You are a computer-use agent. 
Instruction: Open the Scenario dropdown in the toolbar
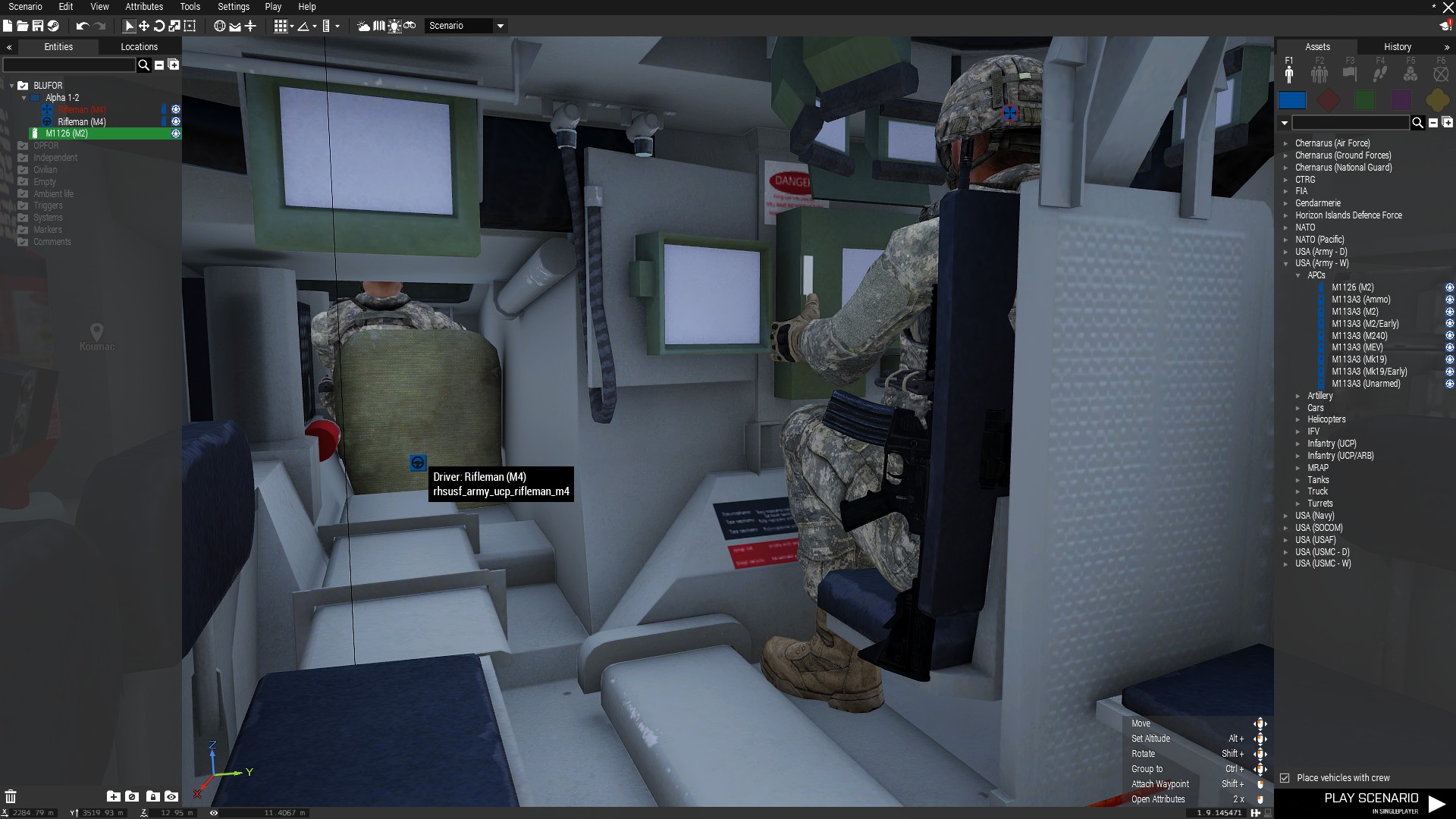click(x=500, y=26)
